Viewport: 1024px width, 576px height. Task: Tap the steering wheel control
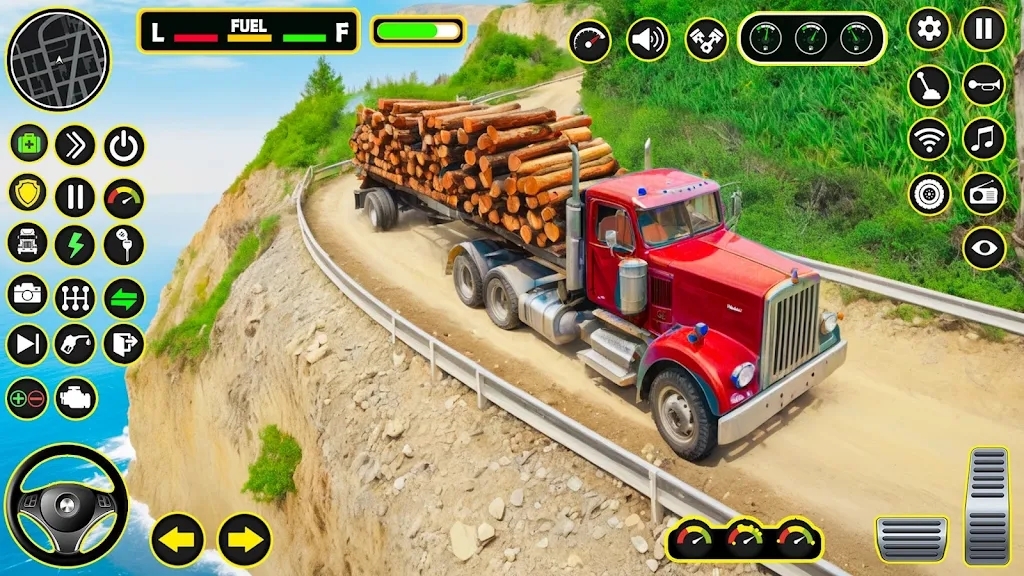click(x=66, y=505)
